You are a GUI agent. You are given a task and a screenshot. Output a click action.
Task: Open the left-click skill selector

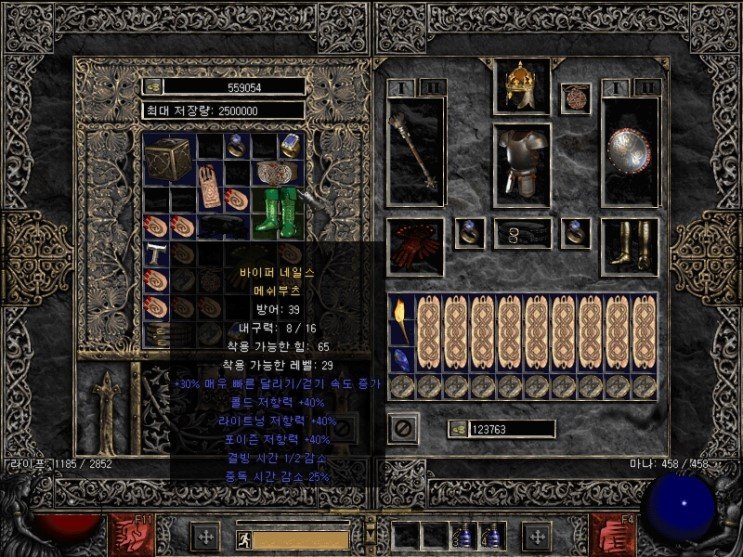point(127,531)
